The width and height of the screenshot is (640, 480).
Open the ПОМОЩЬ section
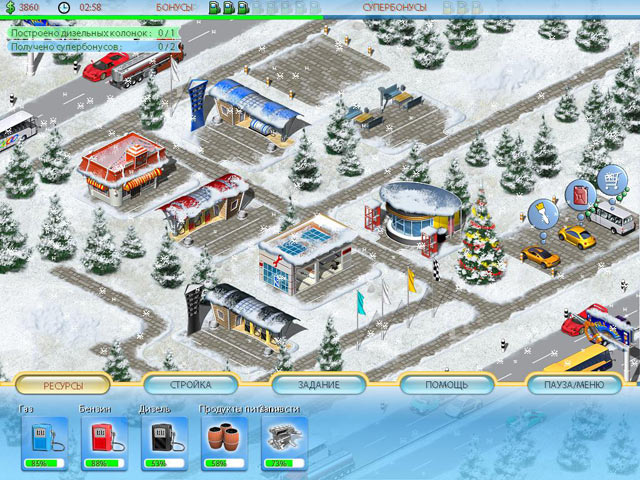point(447,385)
